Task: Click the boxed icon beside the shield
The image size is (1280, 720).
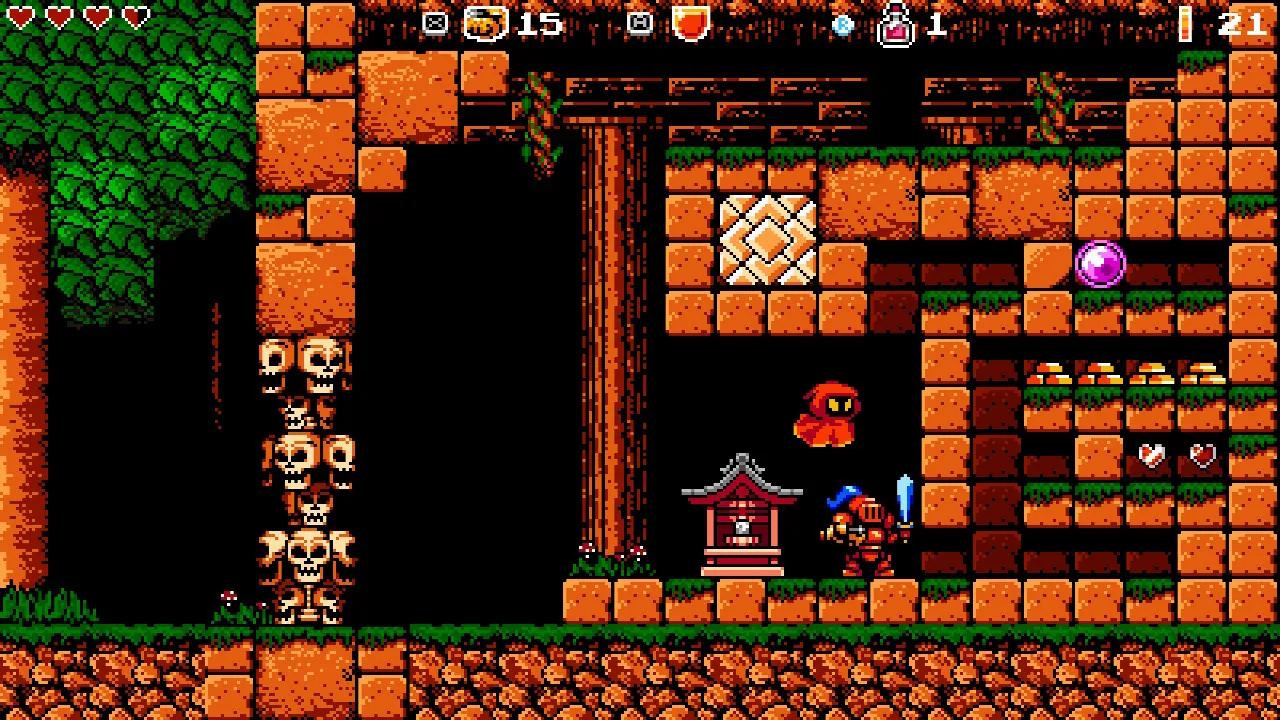Action: point(637,22)
